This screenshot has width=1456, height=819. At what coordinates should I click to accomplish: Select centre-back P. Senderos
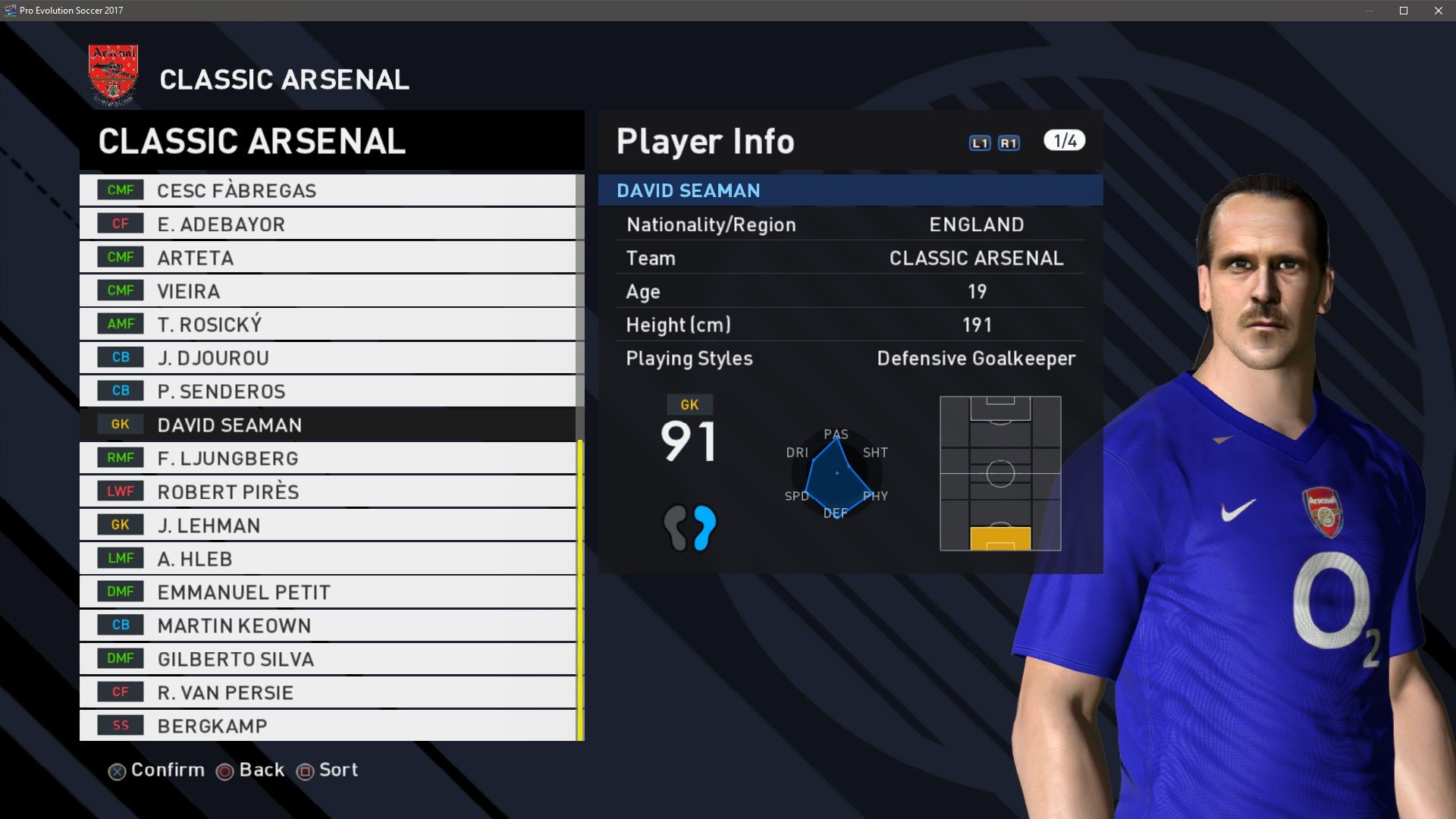coord(328,391)
